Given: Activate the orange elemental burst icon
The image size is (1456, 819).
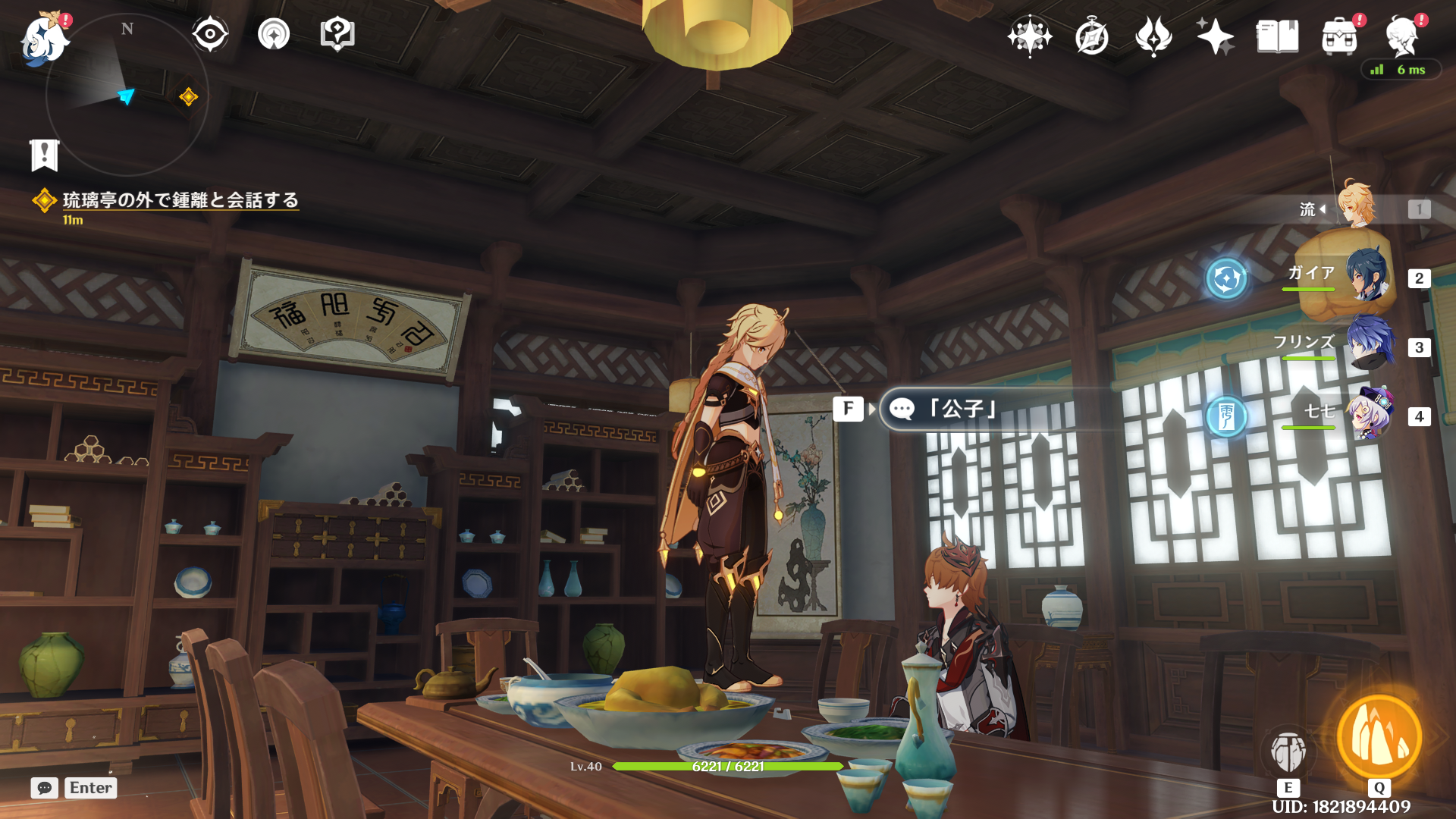Looking at the screenshot, I should (1379, 738).
